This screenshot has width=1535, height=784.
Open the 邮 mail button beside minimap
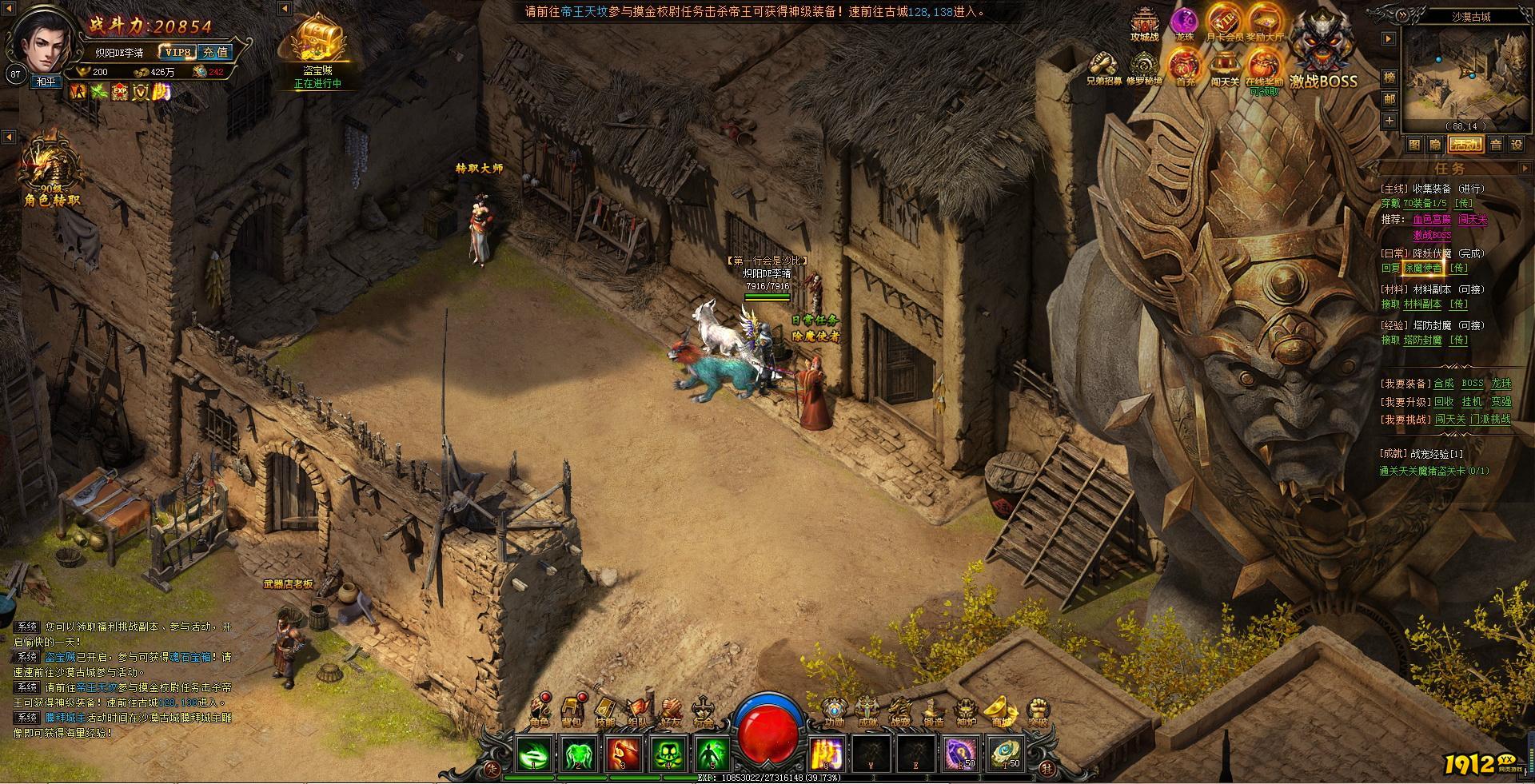[1389, 98]
